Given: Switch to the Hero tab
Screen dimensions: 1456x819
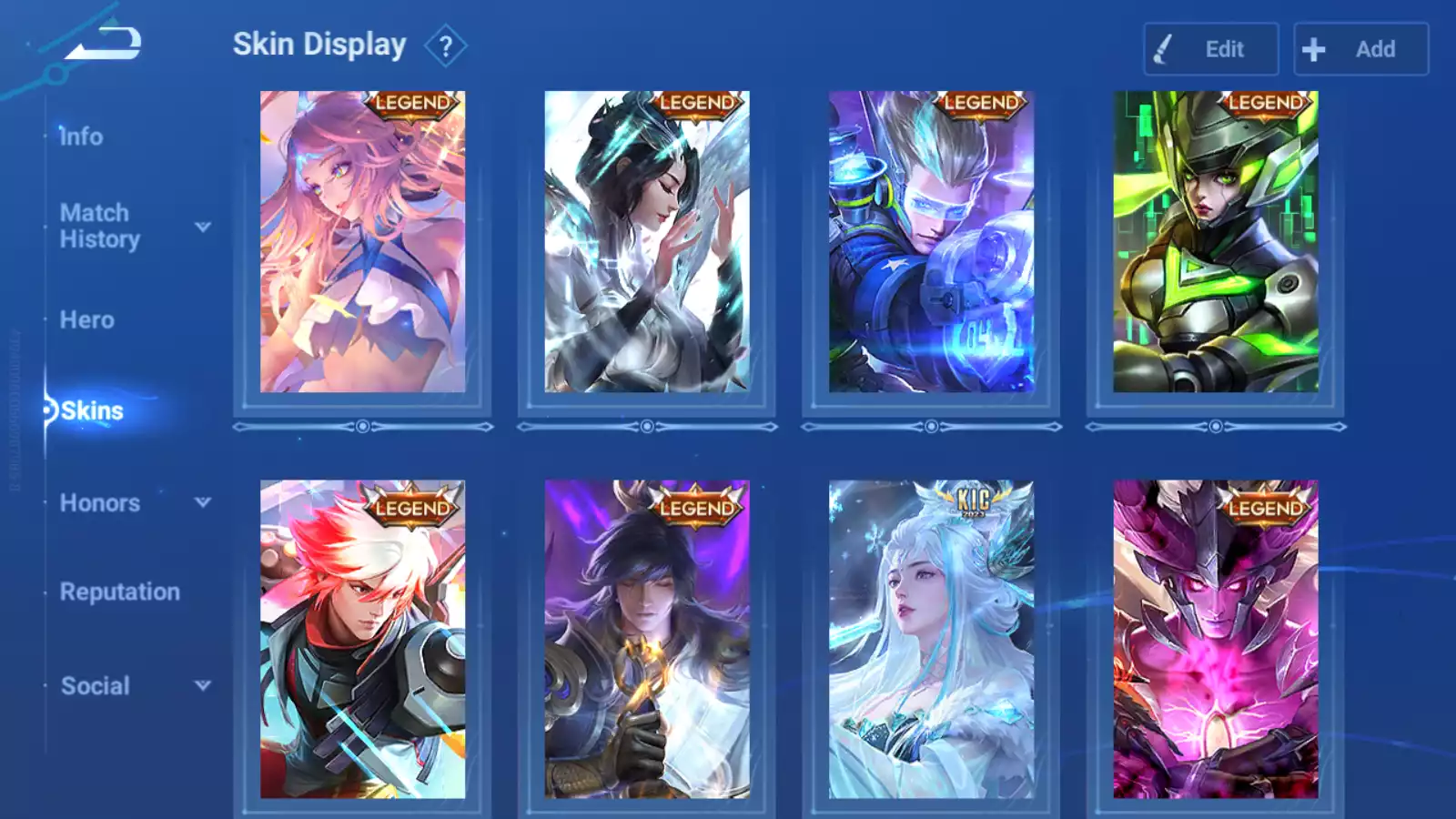Looking at the screenshot, I should click(x=87, y=319).
